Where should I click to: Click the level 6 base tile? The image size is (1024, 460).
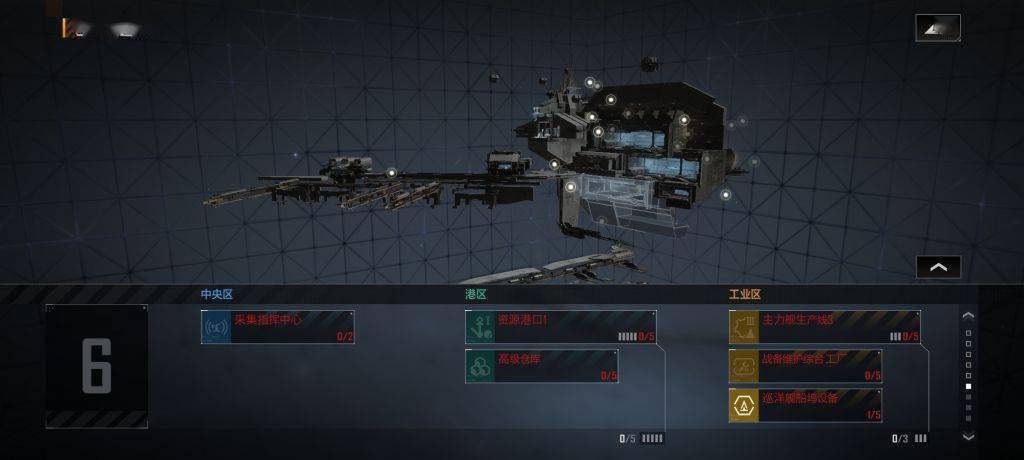point(97,366)
